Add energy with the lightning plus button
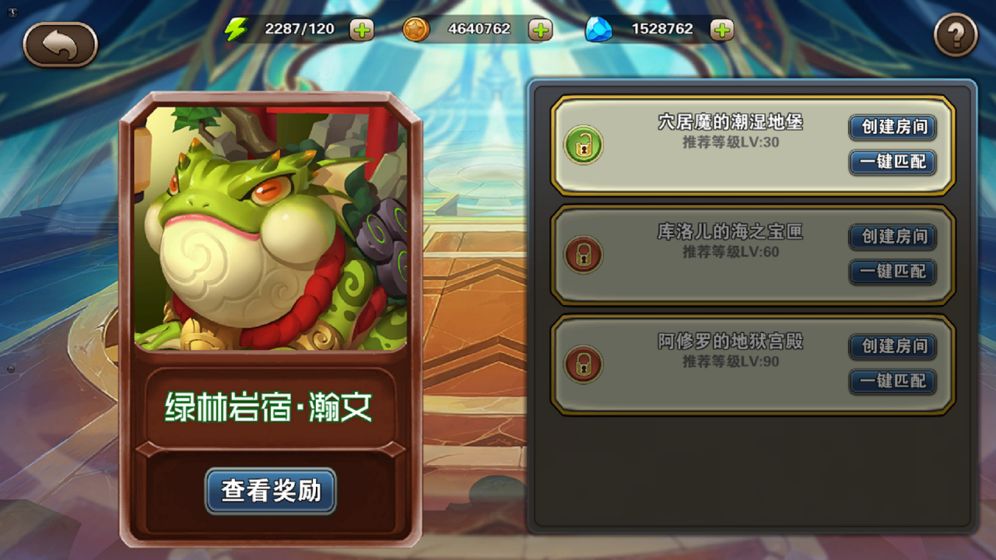 tap(362, 30)
